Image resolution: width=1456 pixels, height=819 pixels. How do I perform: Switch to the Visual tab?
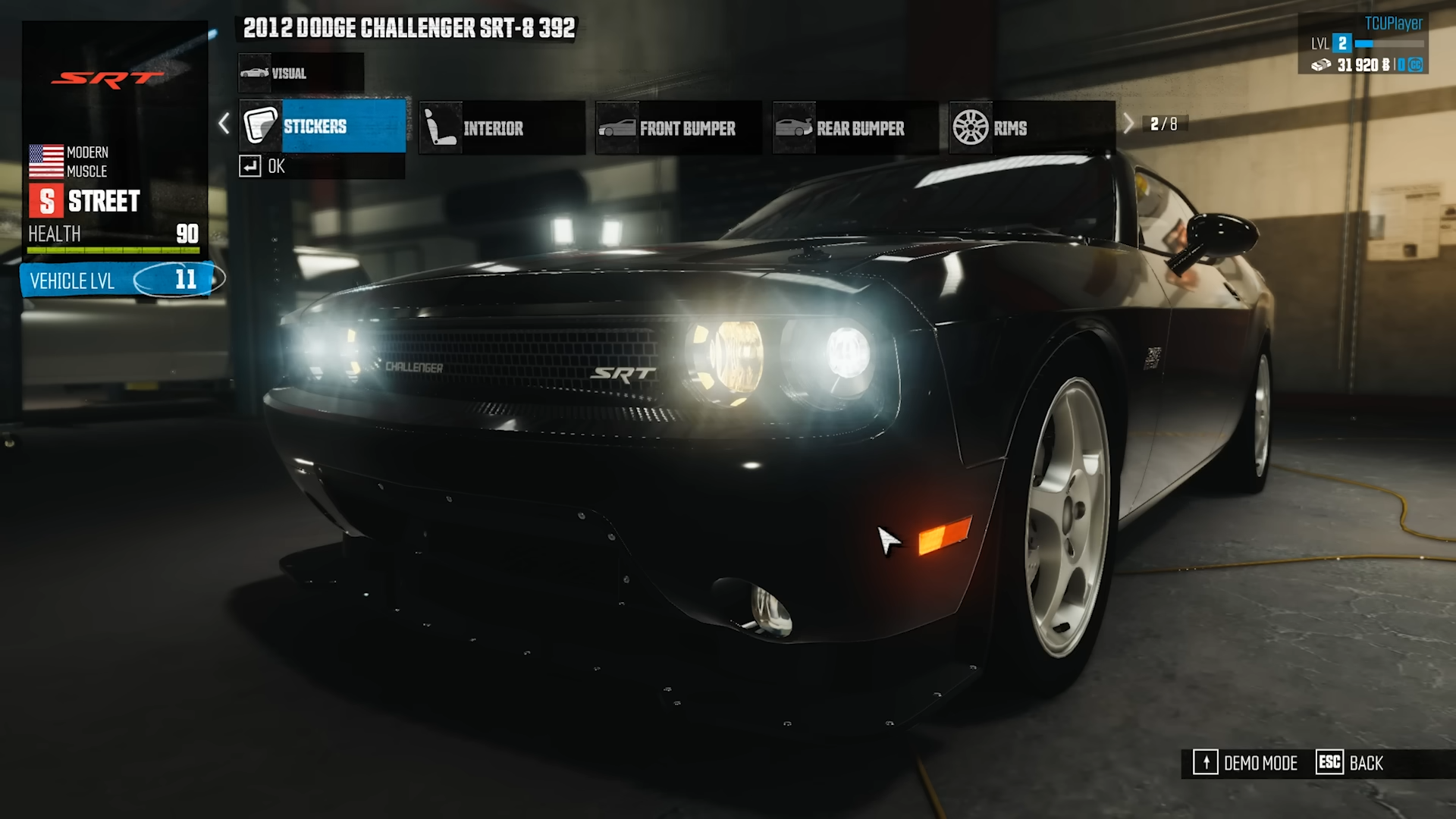point(300,74)
